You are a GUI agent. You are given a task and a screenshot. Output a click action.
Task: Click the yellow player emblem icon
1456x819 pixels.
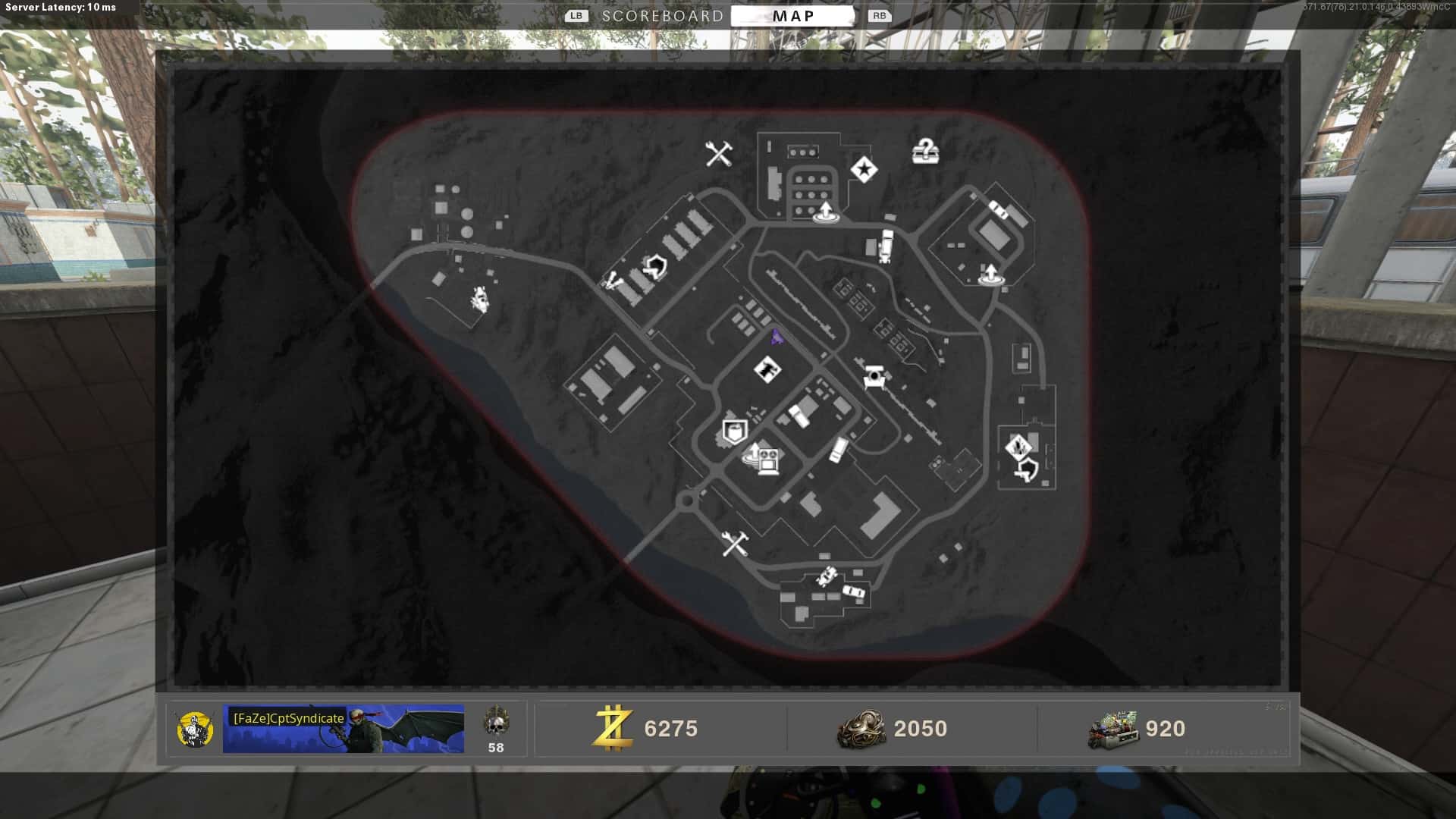tap(195, 730)
